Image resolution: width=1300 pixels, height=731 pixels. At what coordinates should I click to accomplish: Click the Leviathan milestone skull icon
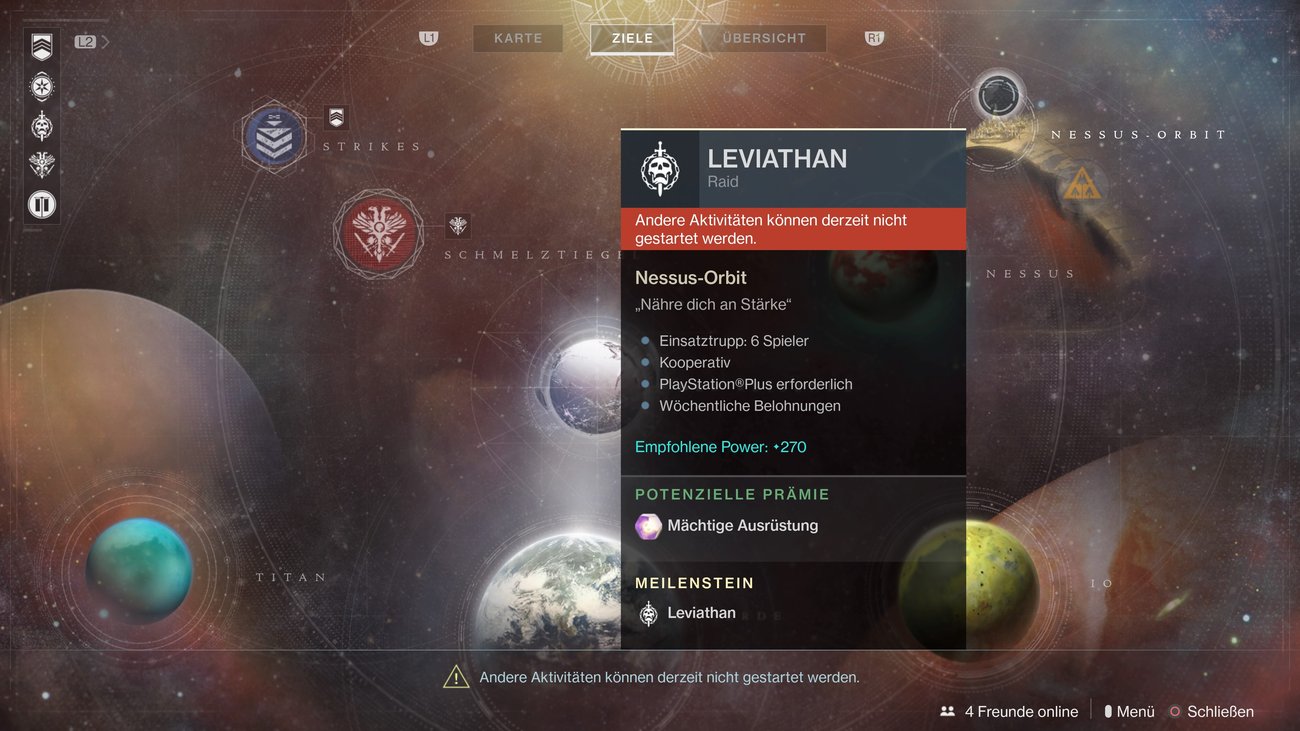point(648,611)
